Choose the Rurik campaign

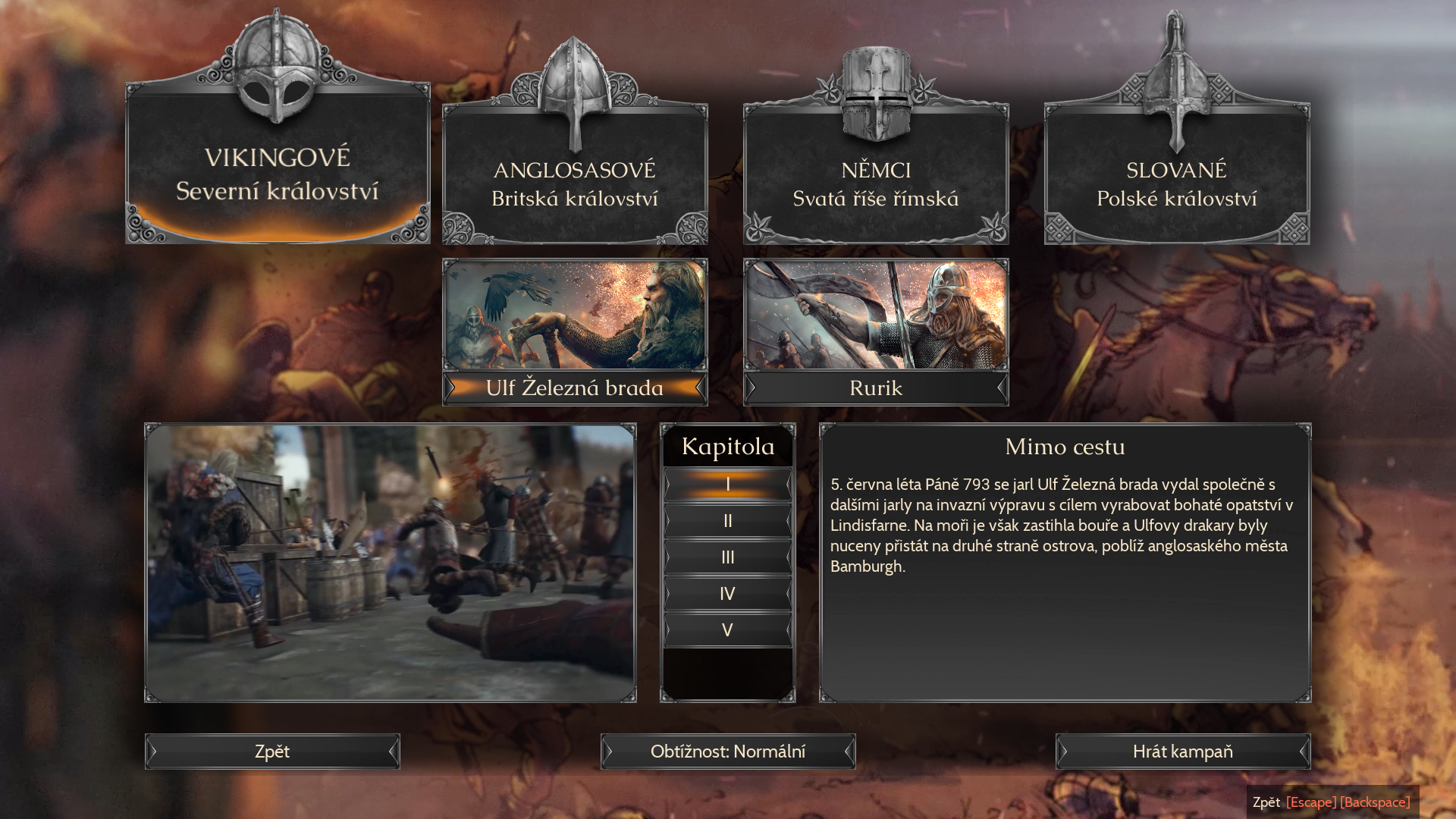(x=876, y=332)
